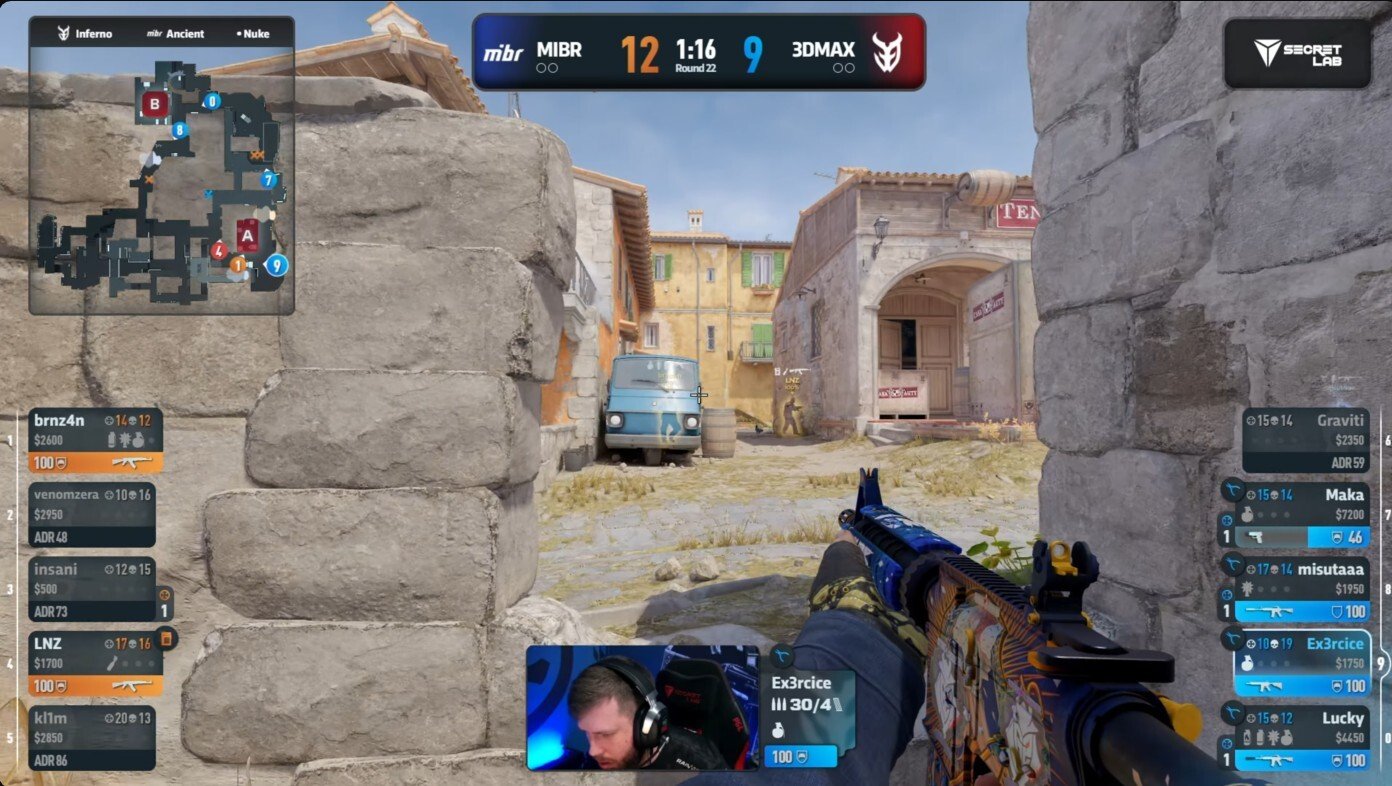
Task: Select insani's player row
Action: (x=92, y=589)
